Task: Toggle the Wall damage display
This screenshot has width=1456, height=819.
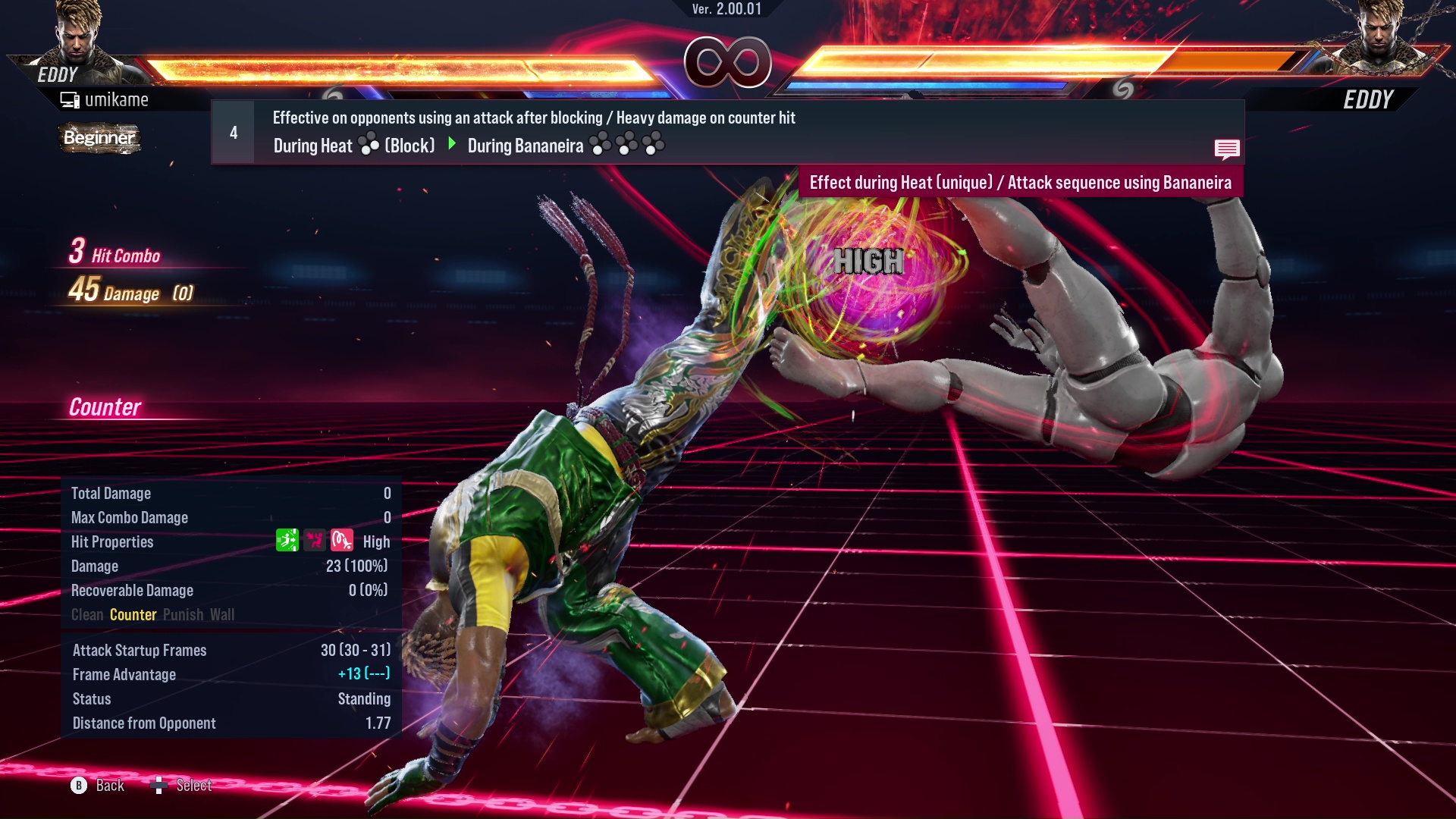Action: 224,614
